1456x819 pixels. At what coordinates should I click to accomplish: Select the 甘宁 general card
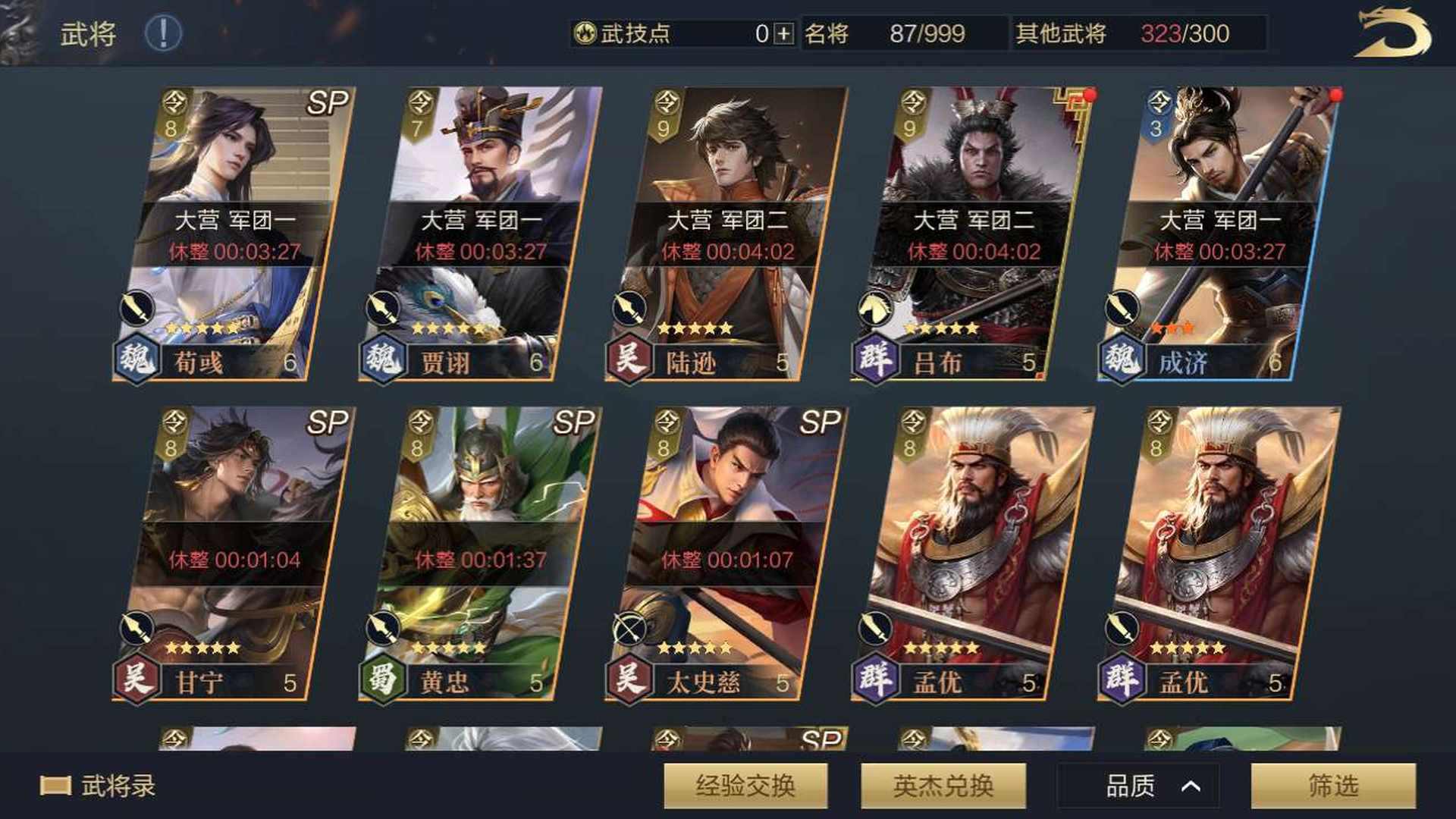[235, 554]
